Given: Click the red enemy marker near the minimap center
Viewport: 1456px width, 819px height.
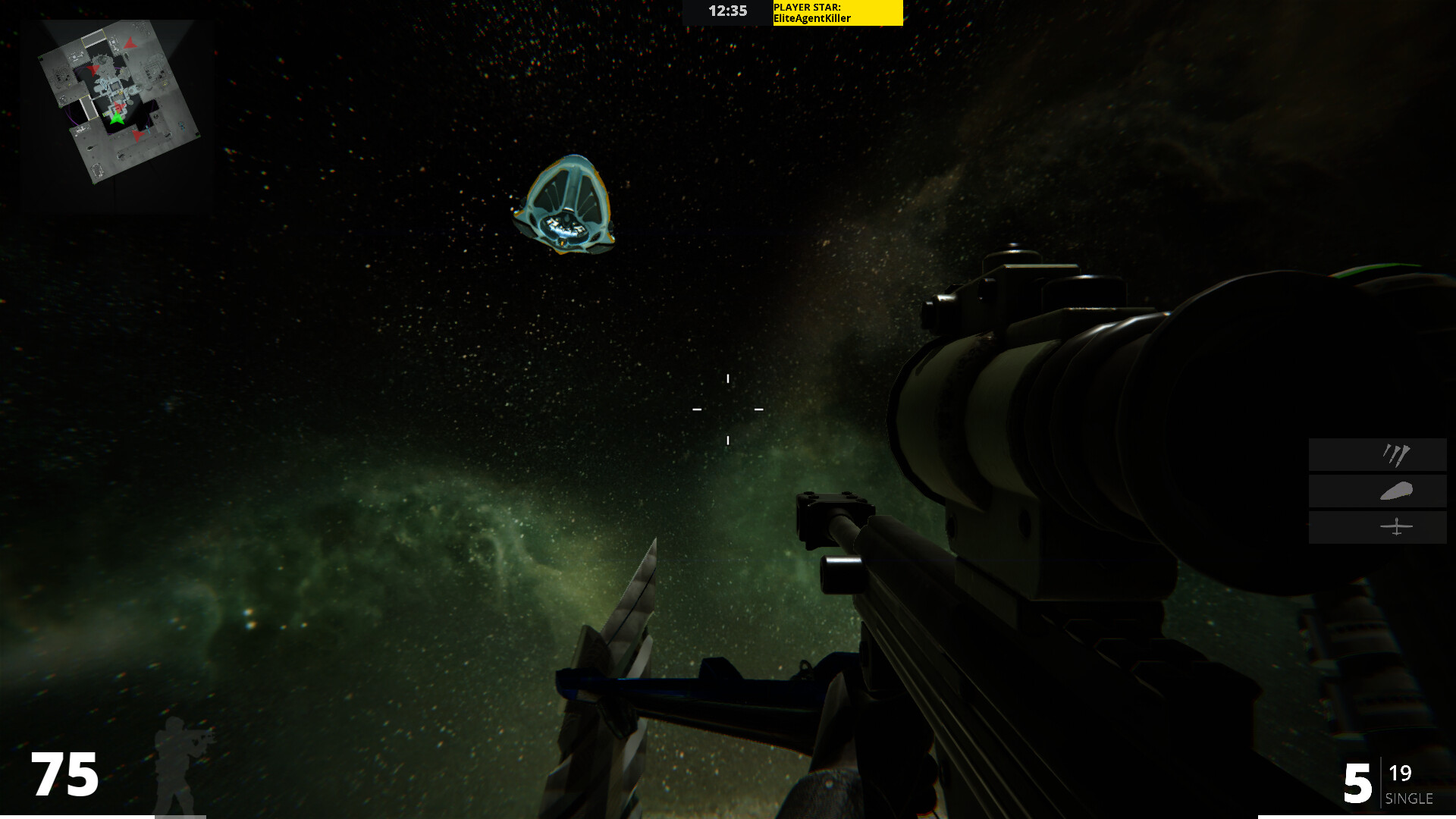Looking at the screenshot, I should tap(120, 106).
